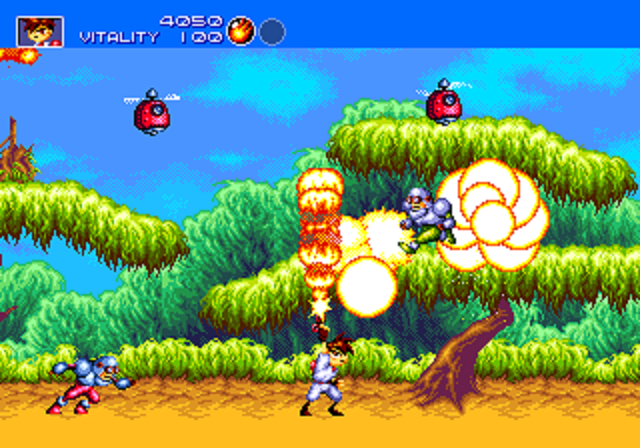Click the empty second weapon slot
The height and width of the screenshot is (448, 640).
pyautogui.click(x=272, y=32)
